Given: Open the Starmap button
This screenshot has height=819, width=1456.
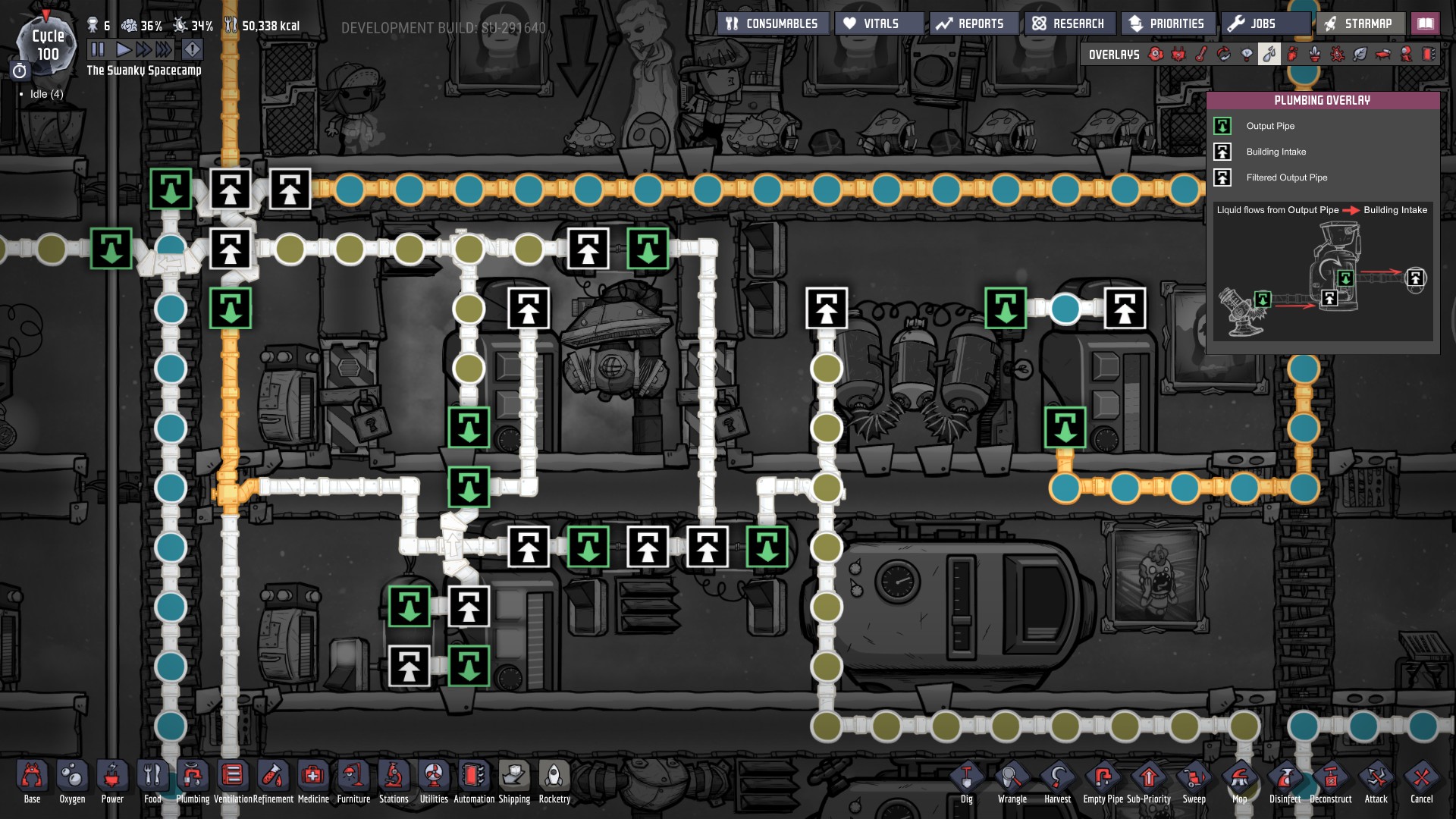Looking at the screenshot, I should pyautogui.click(x=1360, y=23).
